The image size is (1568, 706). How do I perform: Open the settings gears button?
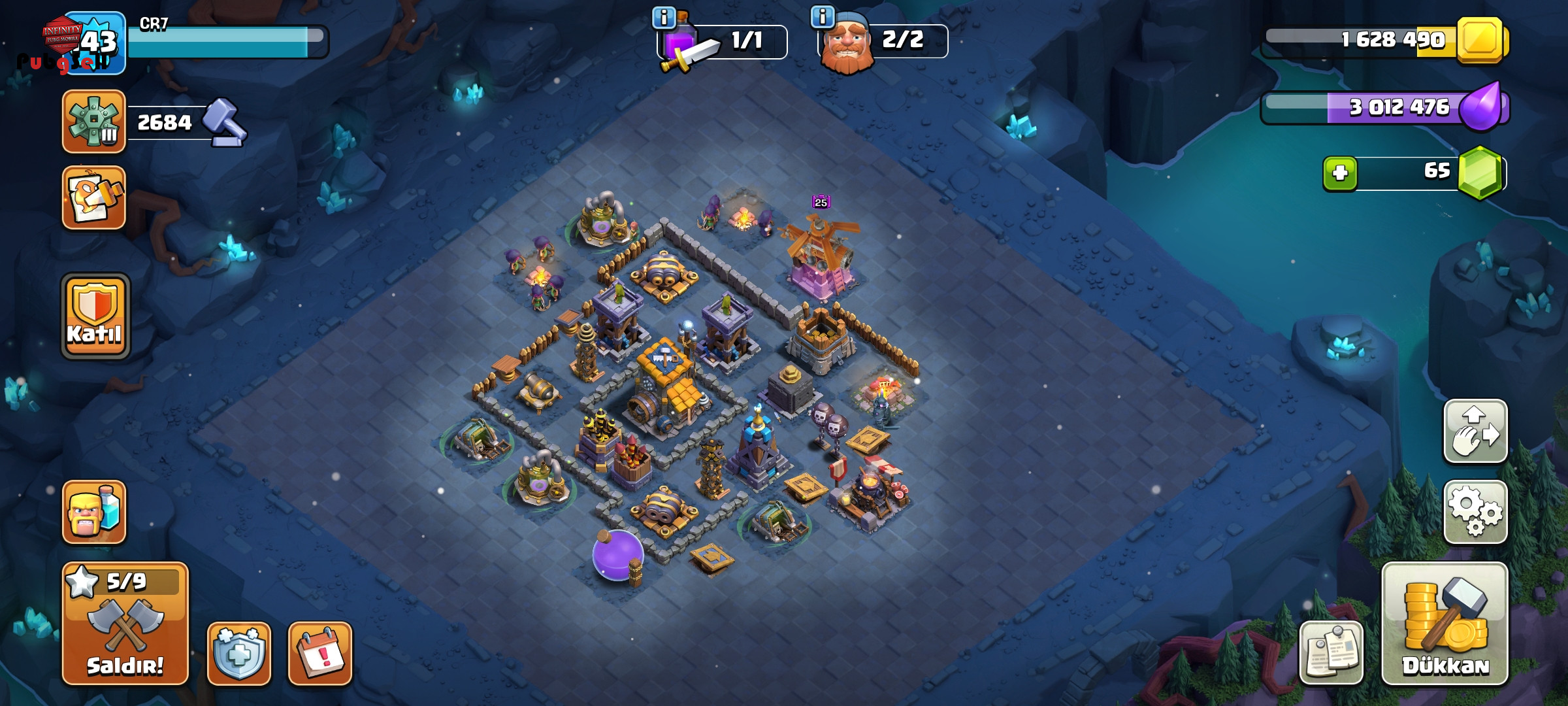pos(1475,512)
